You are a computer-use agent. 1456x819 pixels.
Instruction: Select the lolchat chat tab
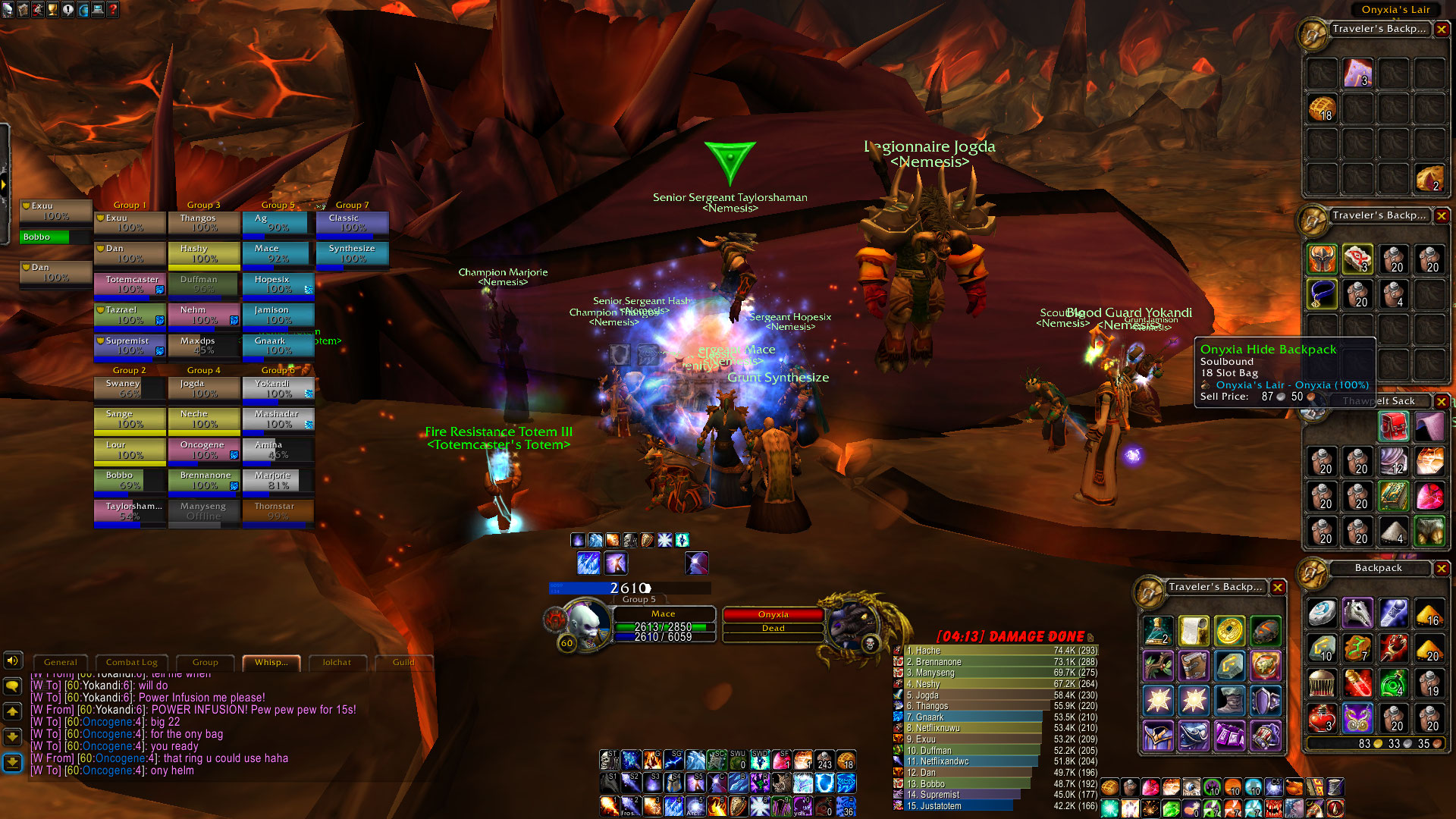[x=337, y=663]
